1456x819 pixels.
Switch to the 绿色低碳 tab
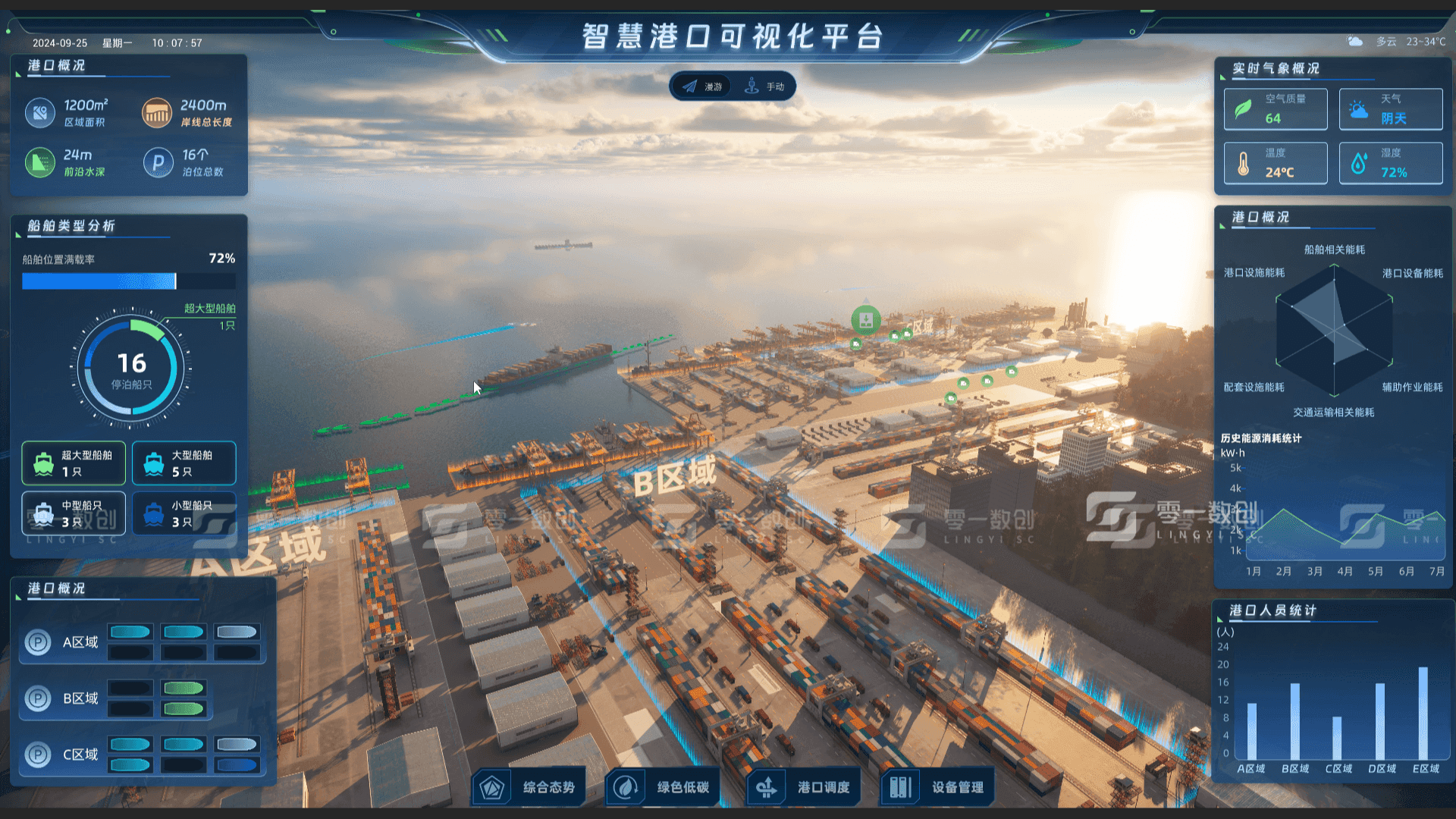coord(662,787)
